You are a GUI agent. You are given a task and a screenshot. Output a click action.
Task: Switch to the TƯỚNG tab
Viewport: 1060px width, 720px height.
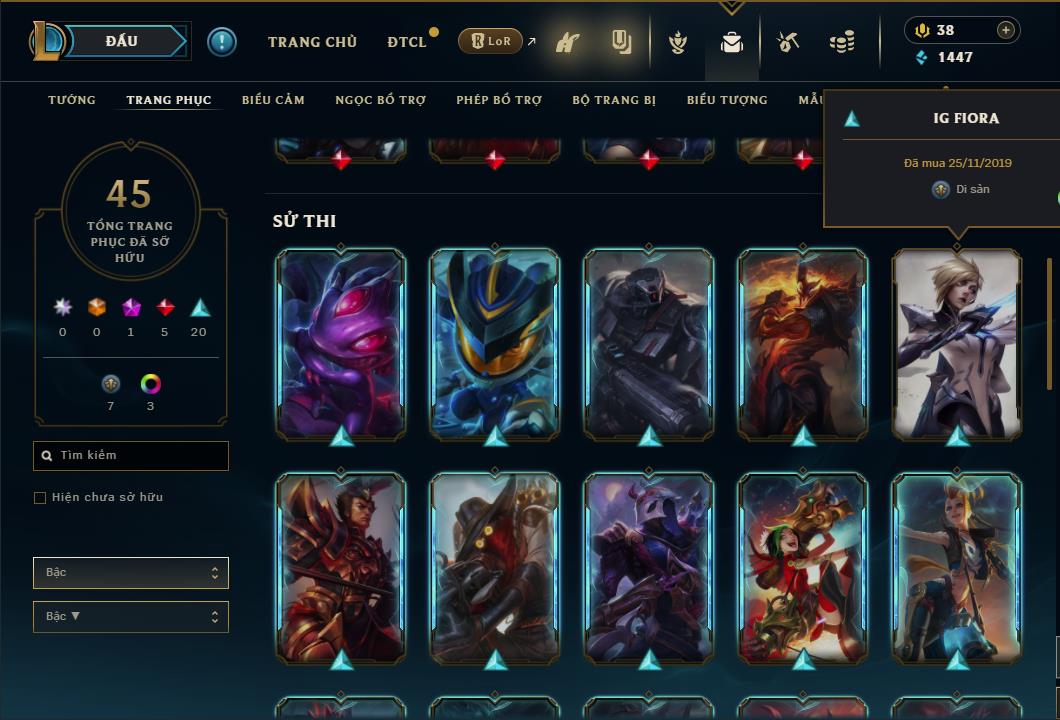coord(72,100)
